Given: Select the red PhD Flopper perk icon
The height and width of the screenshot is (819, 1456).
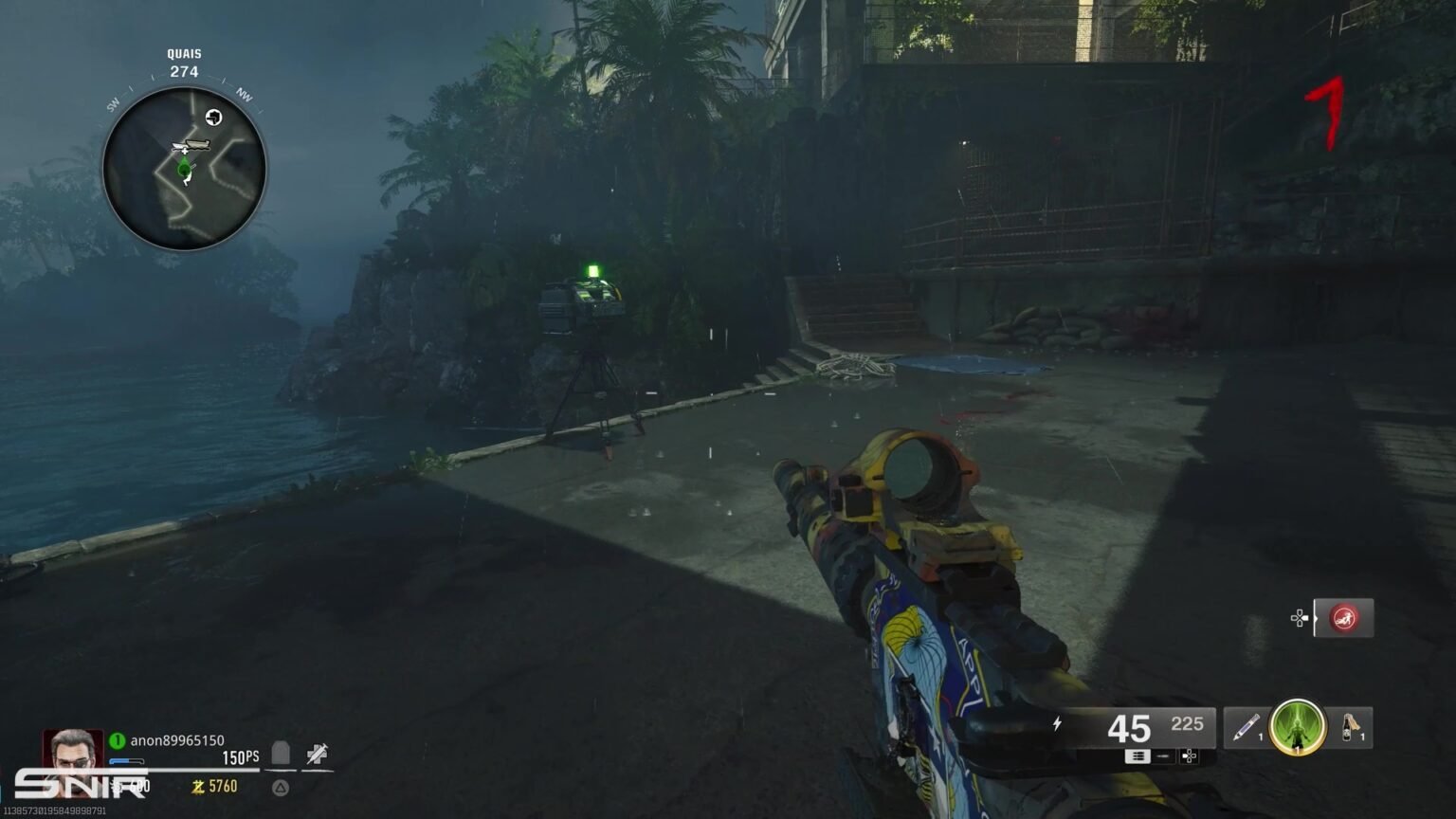Looking at the screenshot, I should [1345, 618].
